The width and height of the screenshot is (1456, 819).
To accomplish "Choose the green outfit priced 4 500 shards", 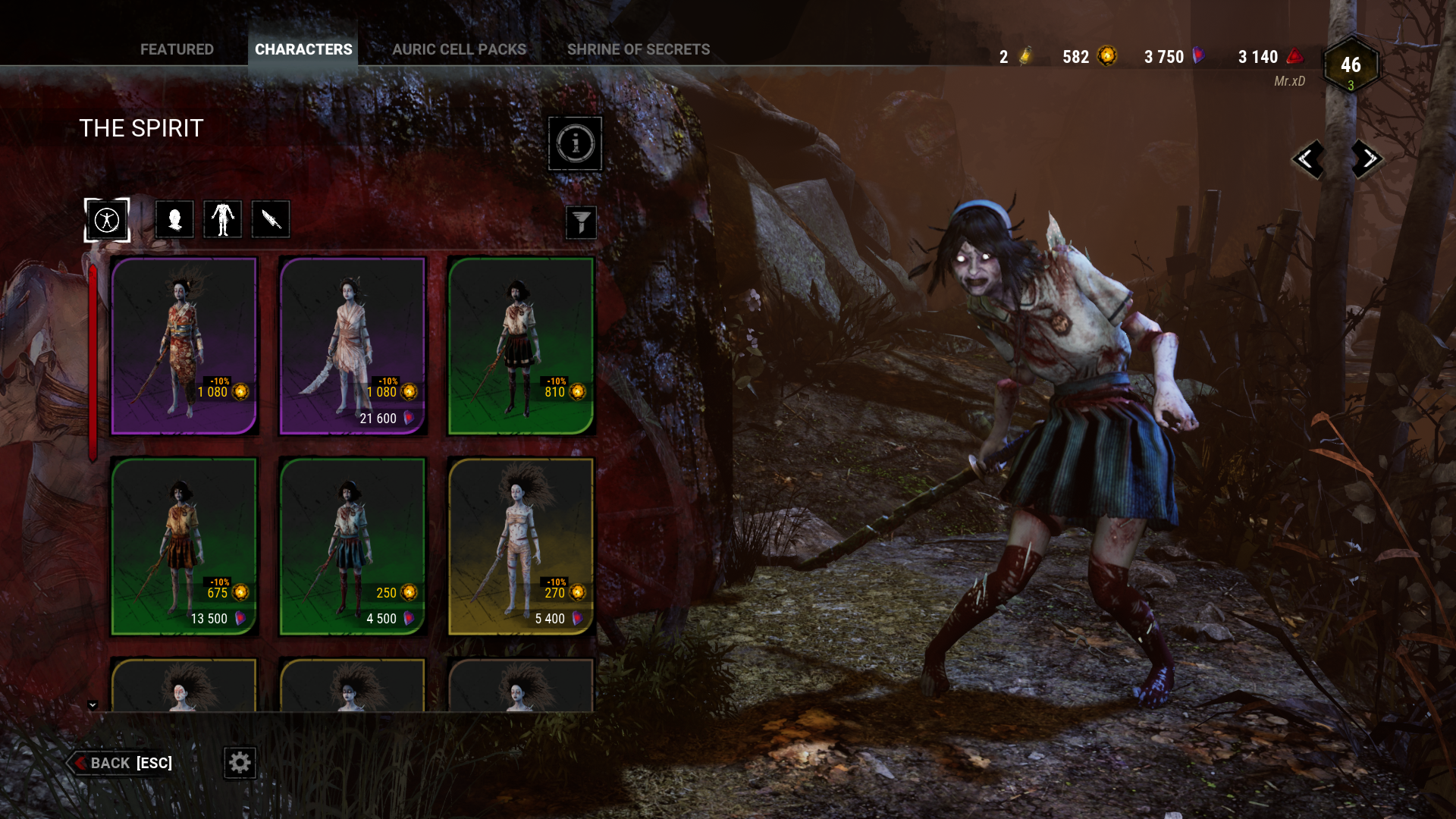I will pos(353,546).
